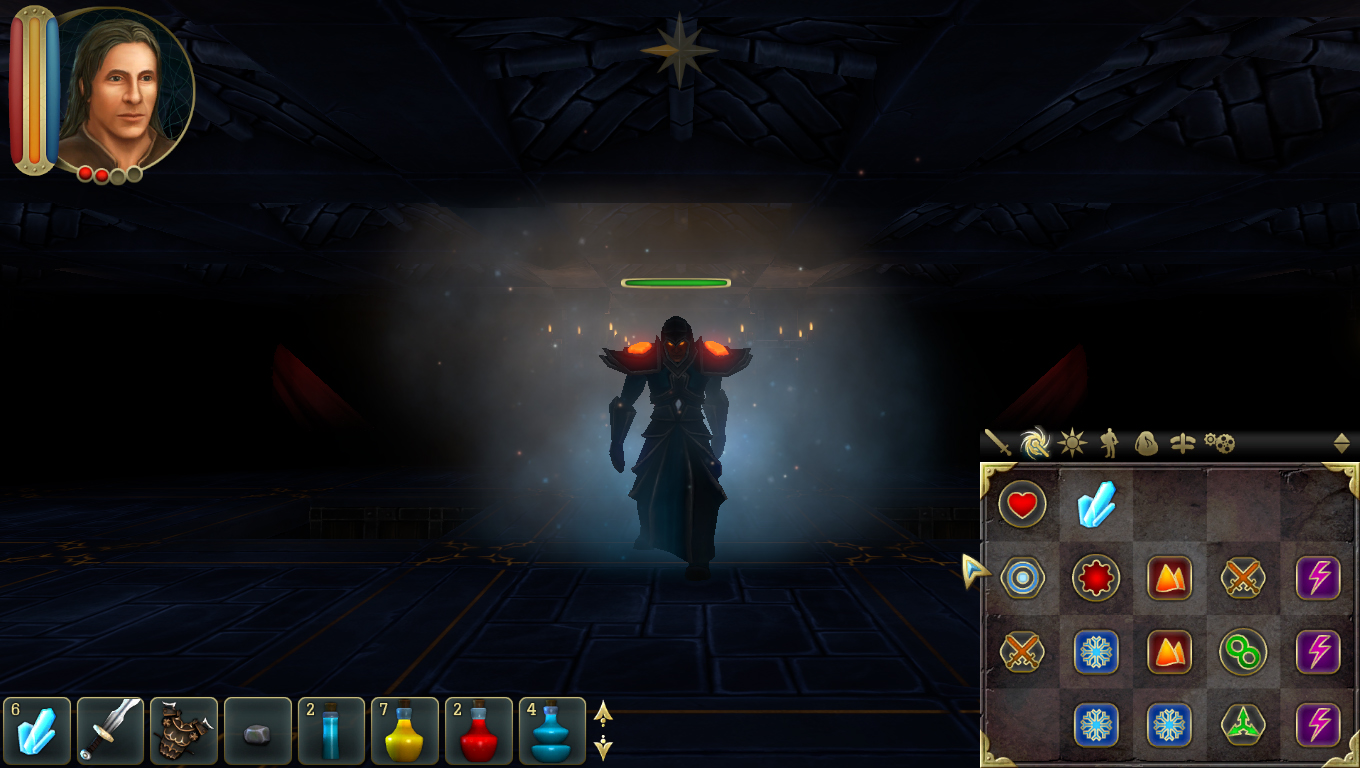
Task: Click the hotbar down arrow
Action: tap(603, 747)
